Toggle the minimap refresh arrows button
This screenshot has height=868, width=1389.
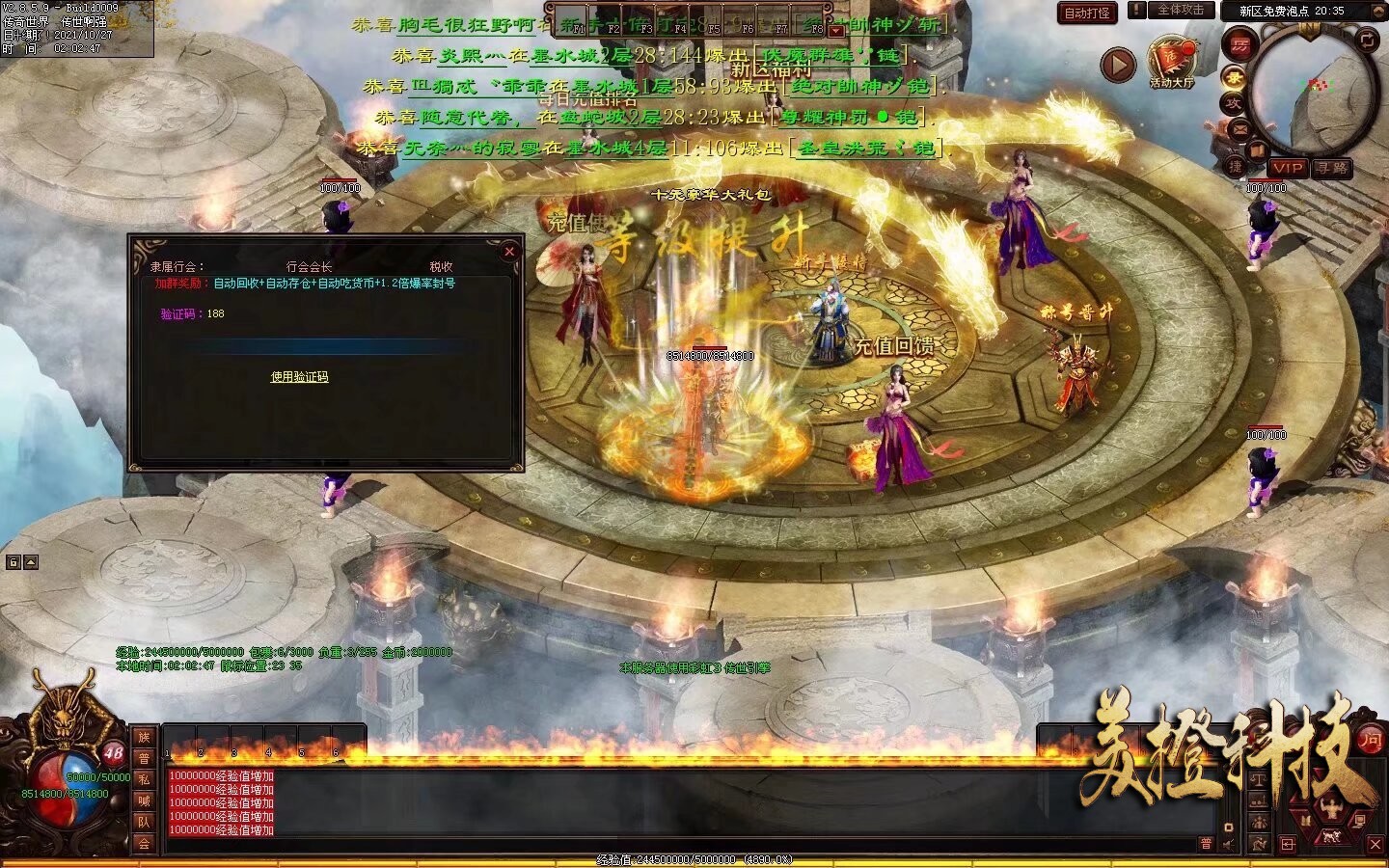(x=1367, y=40)
